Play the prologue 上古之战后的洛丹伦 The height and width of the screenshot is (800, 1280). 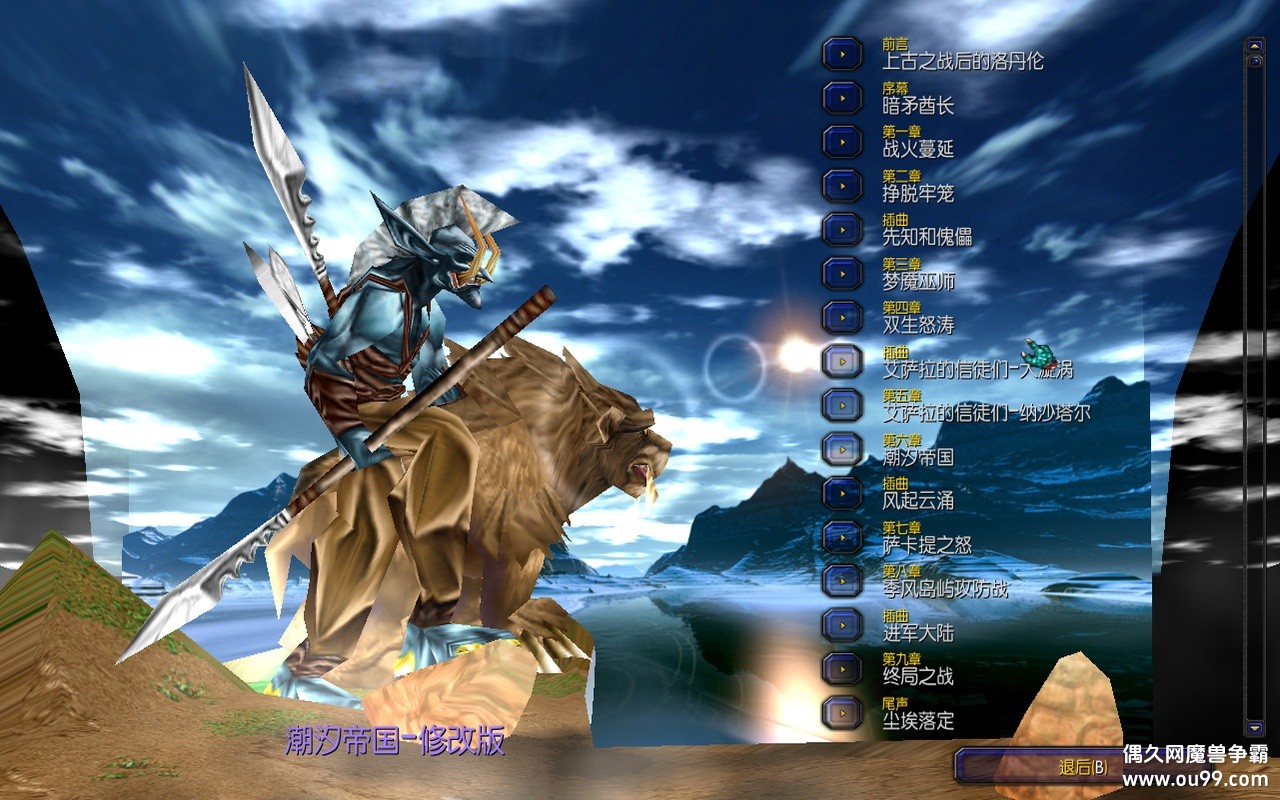point(842,54)
